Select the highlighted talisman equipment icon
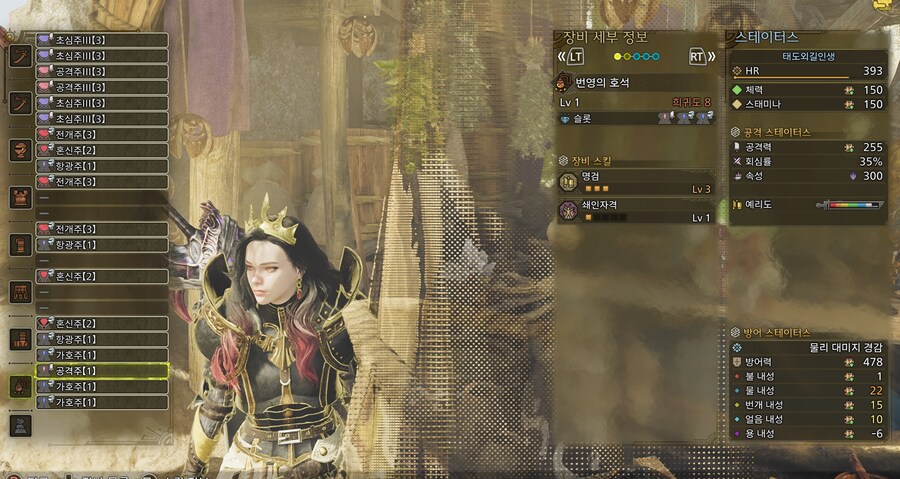Screen dimensions: 900x479 (x=21, y=386)
